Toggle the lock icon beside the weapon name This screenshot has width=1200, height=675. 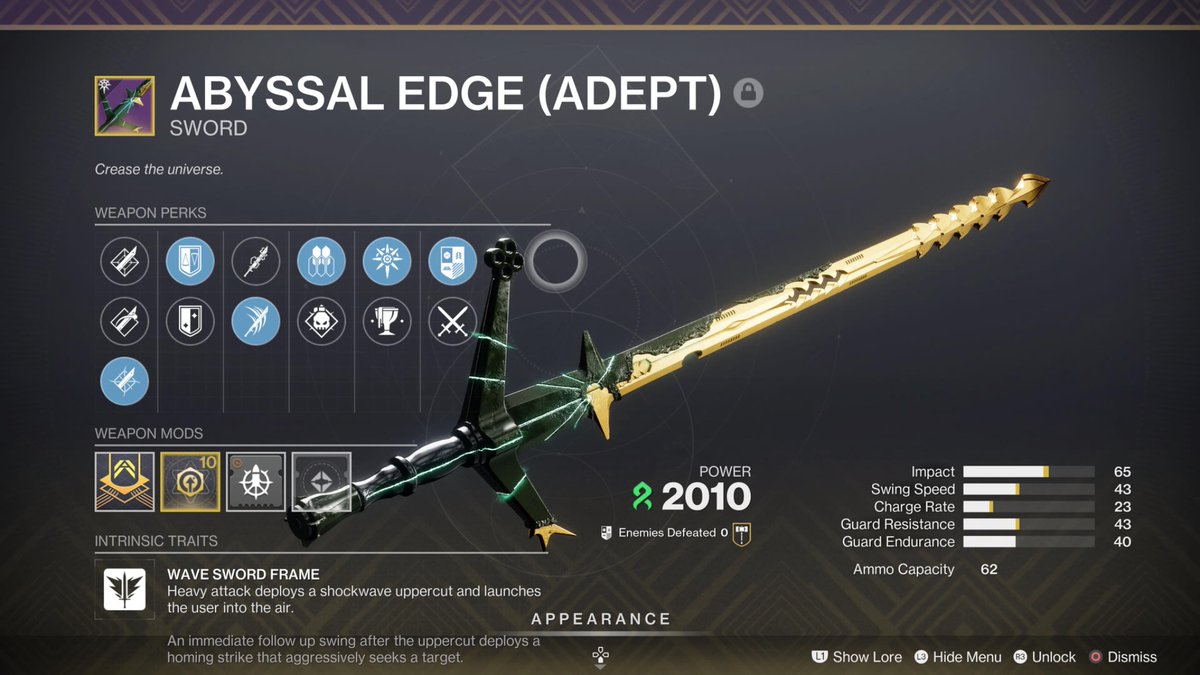[x=748, y=93]
